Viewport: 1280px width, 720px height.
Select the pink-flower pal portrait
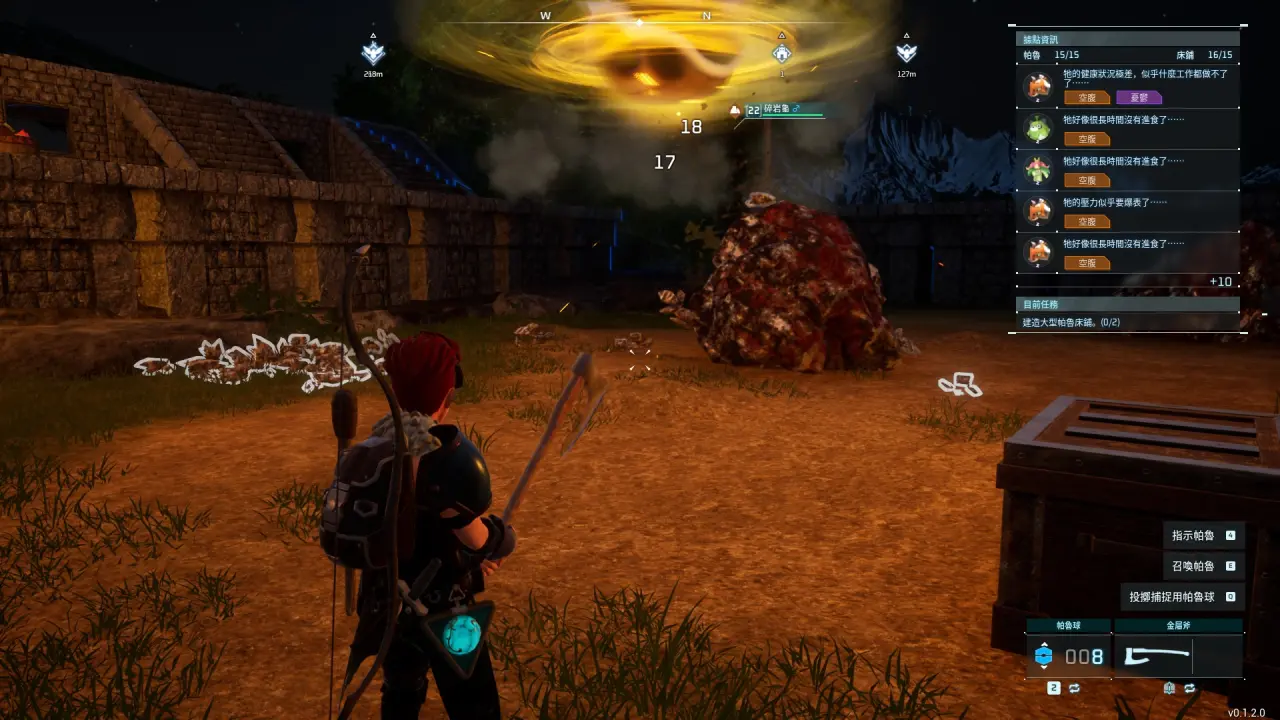(1035, 170)
